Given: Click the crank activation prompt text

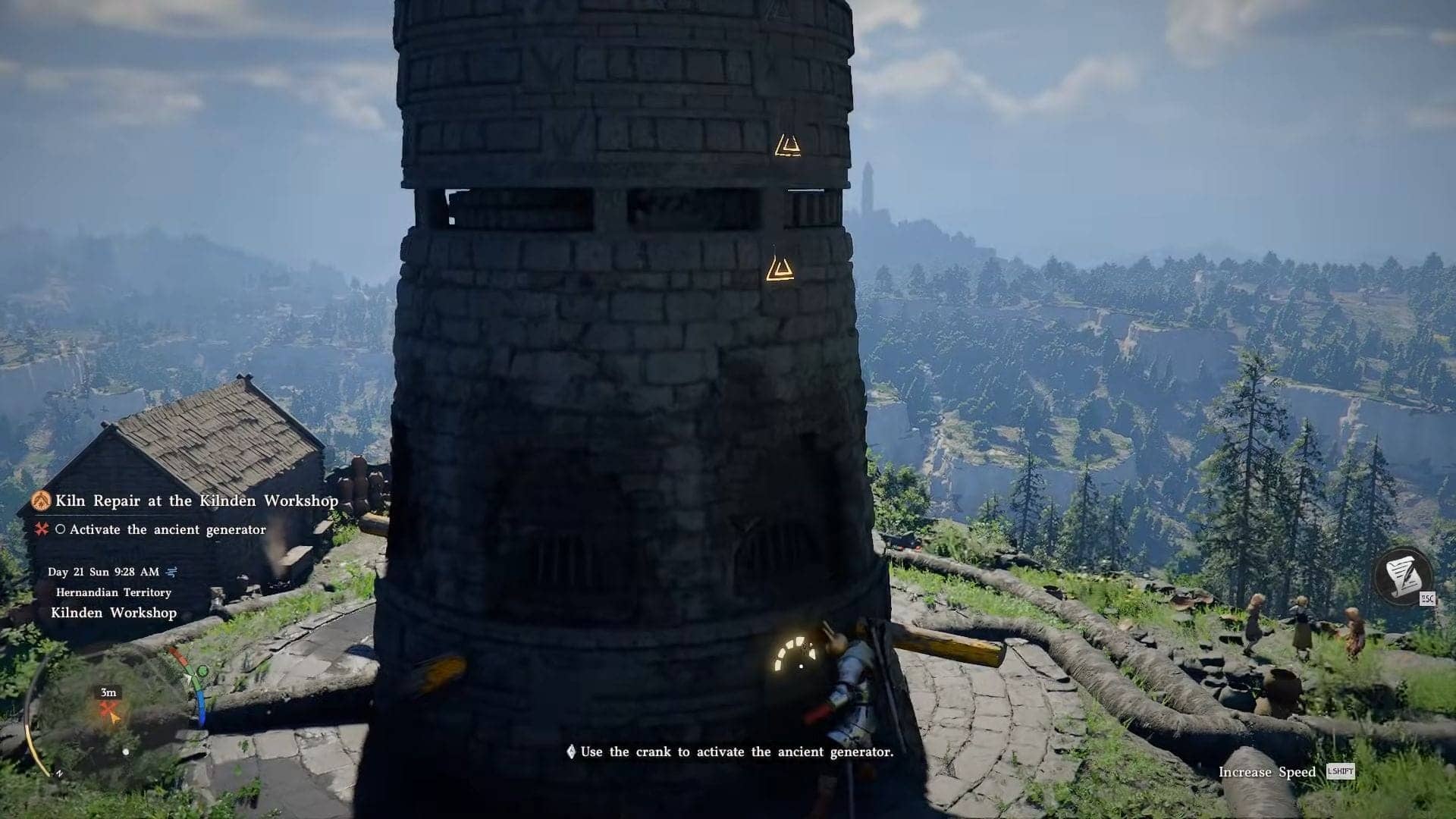Looking at the screenshot, I should pyautogui.click(x=736, y=752).
